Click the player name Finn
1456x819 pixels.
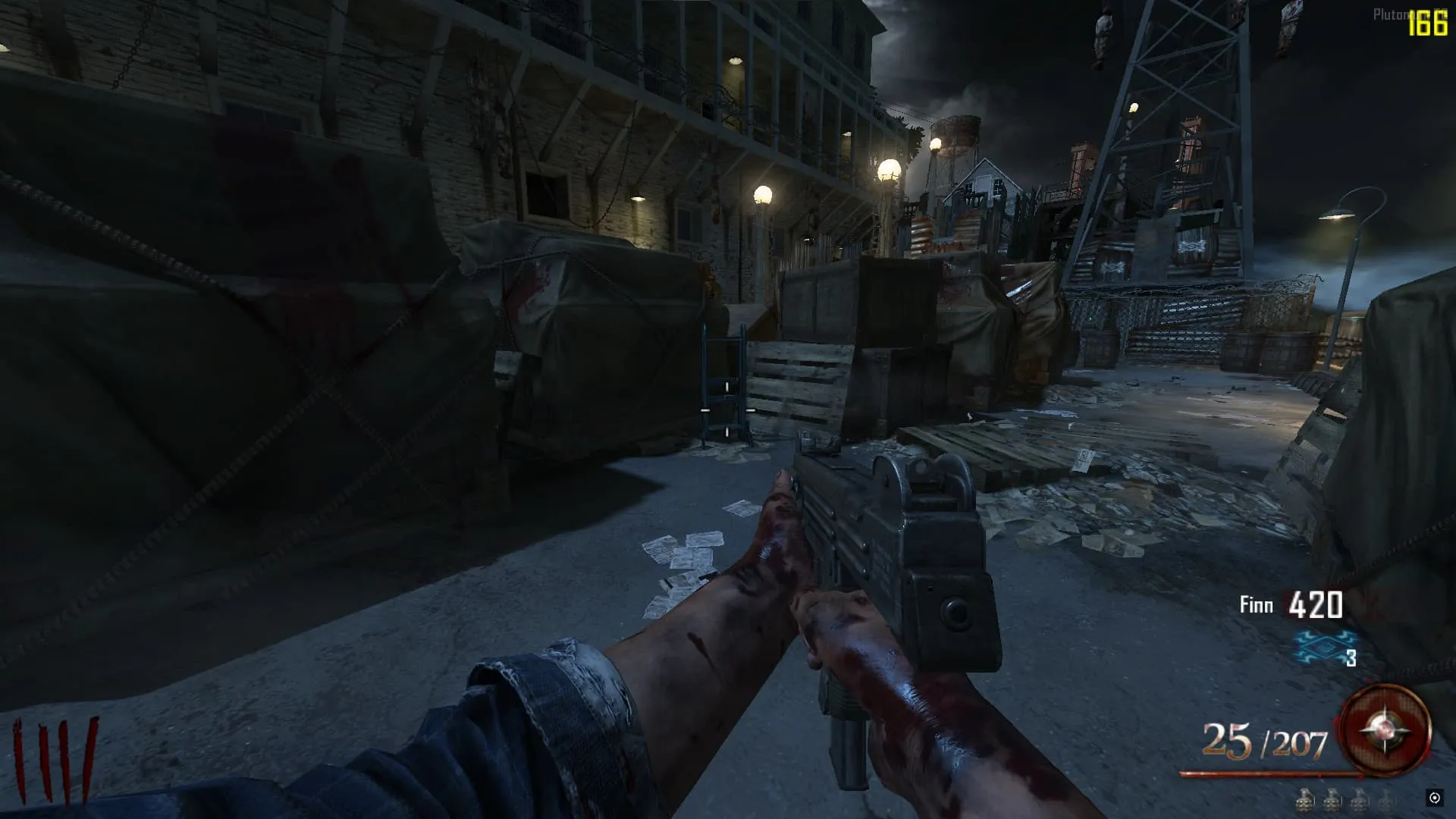tap(1256, 605)
